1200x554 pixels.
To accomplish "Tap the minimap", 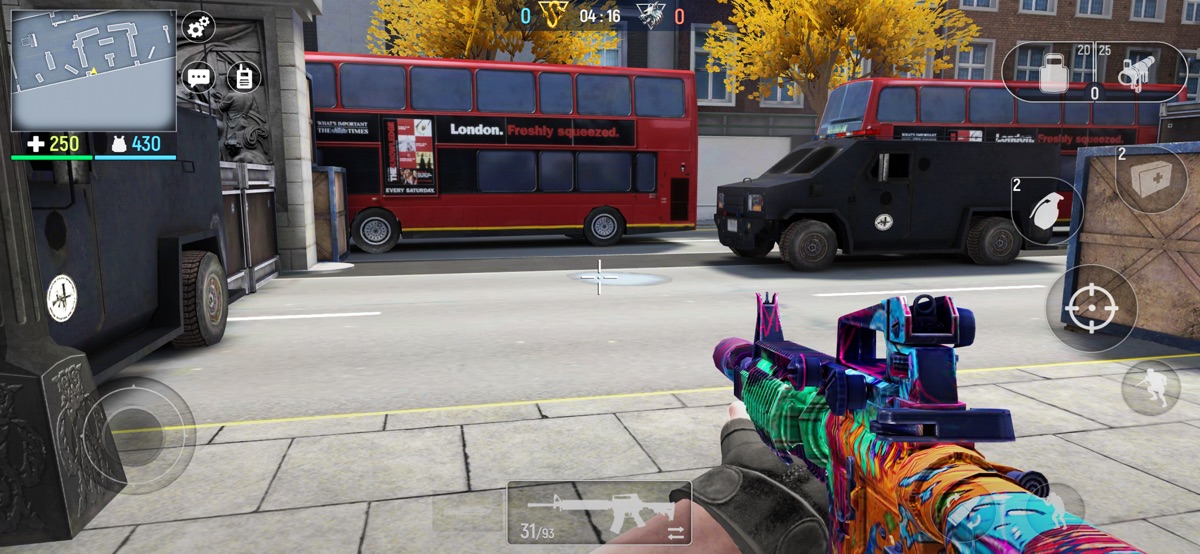I will pyautogui.click(x=93, y=70).
